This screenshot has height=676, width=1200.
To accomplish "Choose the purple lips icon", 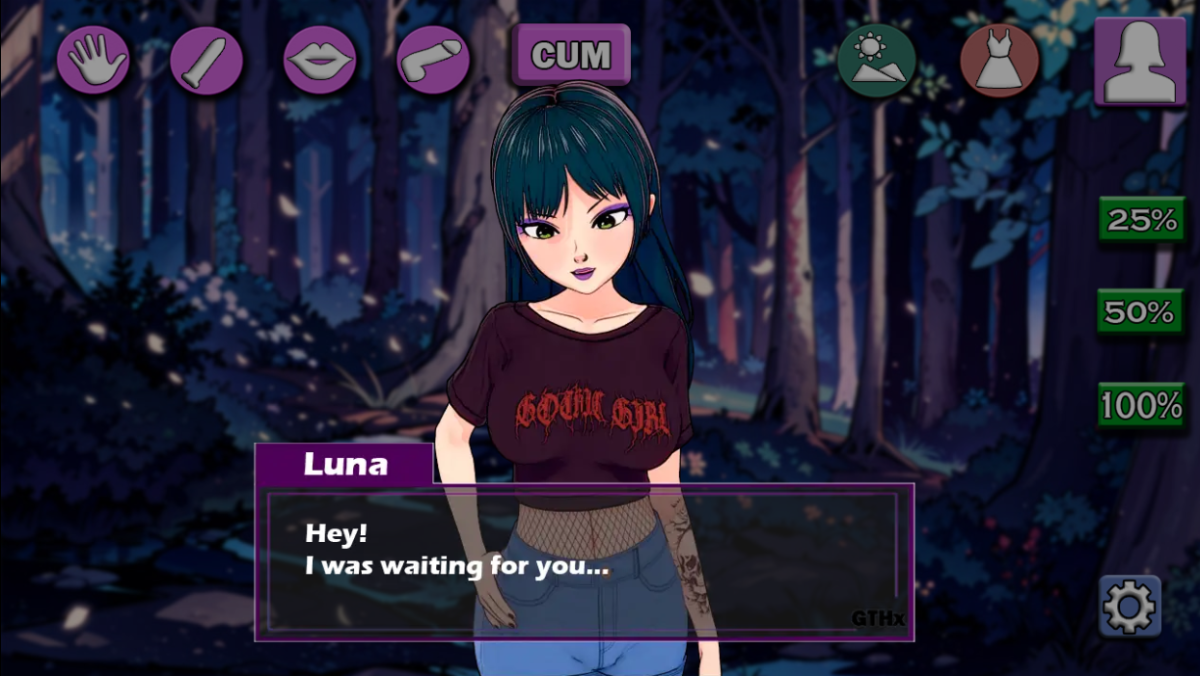I will tap(320, 60).
